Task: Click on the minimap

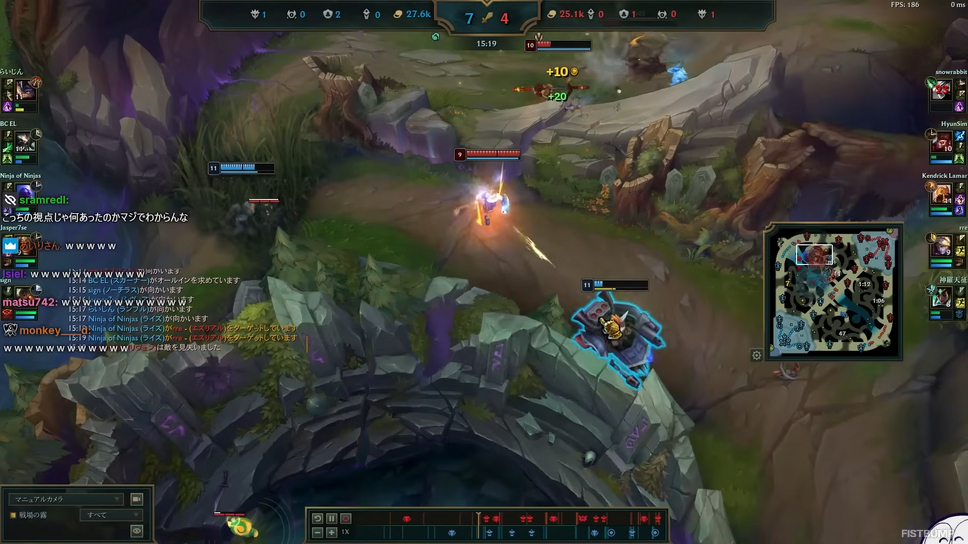Action: (834, 291)
